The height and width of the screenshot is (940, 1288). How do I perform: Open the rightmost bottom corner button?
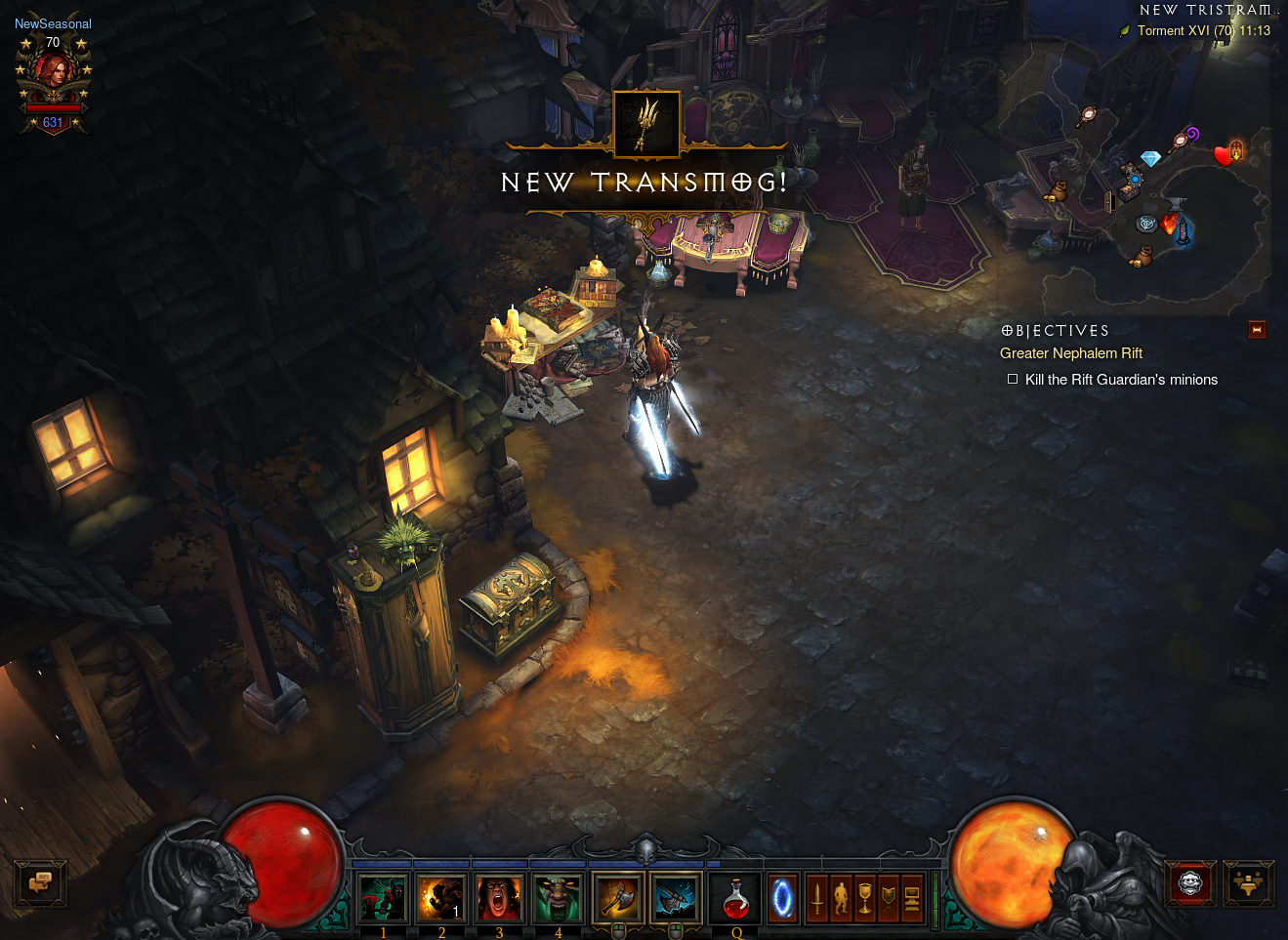coord(1249,884)
